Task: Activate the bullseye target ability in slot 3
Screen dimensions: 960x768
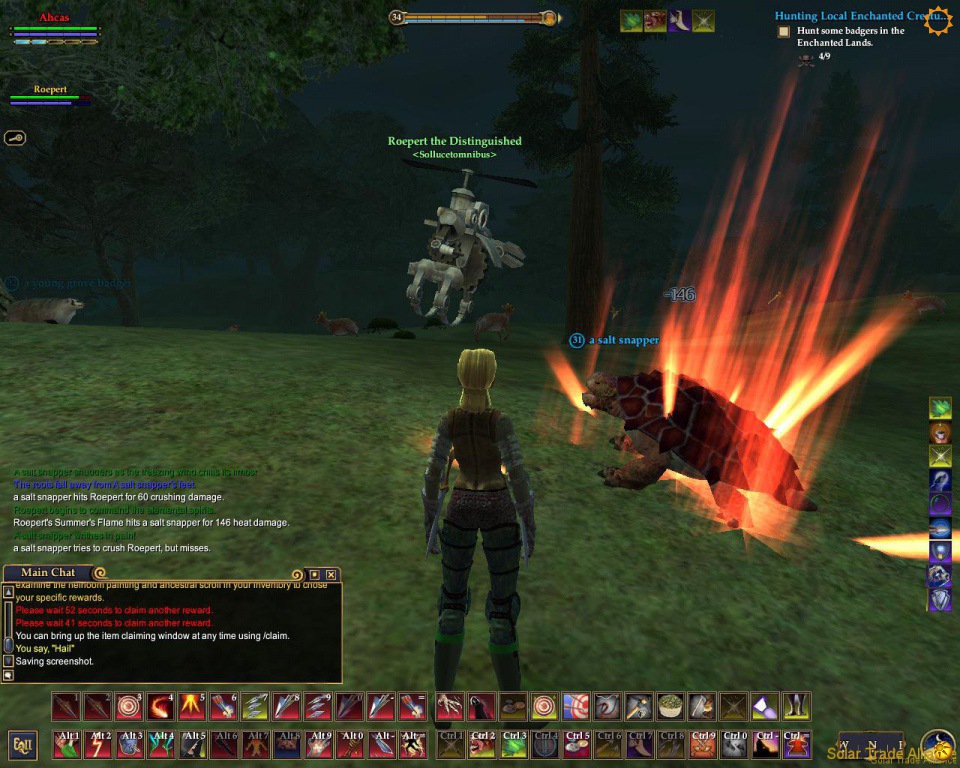Action: point(129,706)
